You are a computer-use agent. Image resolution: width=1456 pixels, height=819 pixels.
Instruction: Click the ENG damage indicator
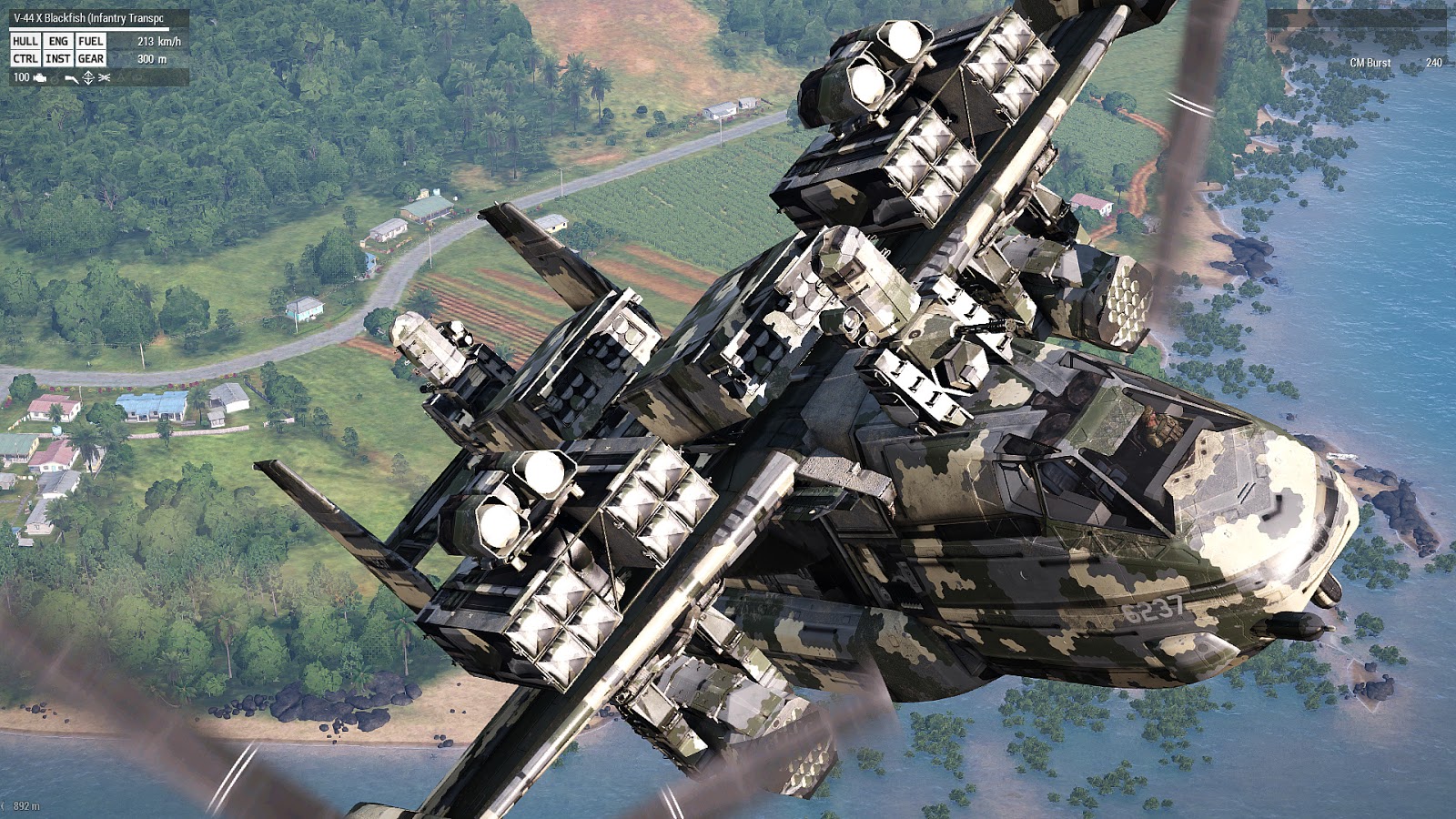pyautogui.click(x=58, y=42)
